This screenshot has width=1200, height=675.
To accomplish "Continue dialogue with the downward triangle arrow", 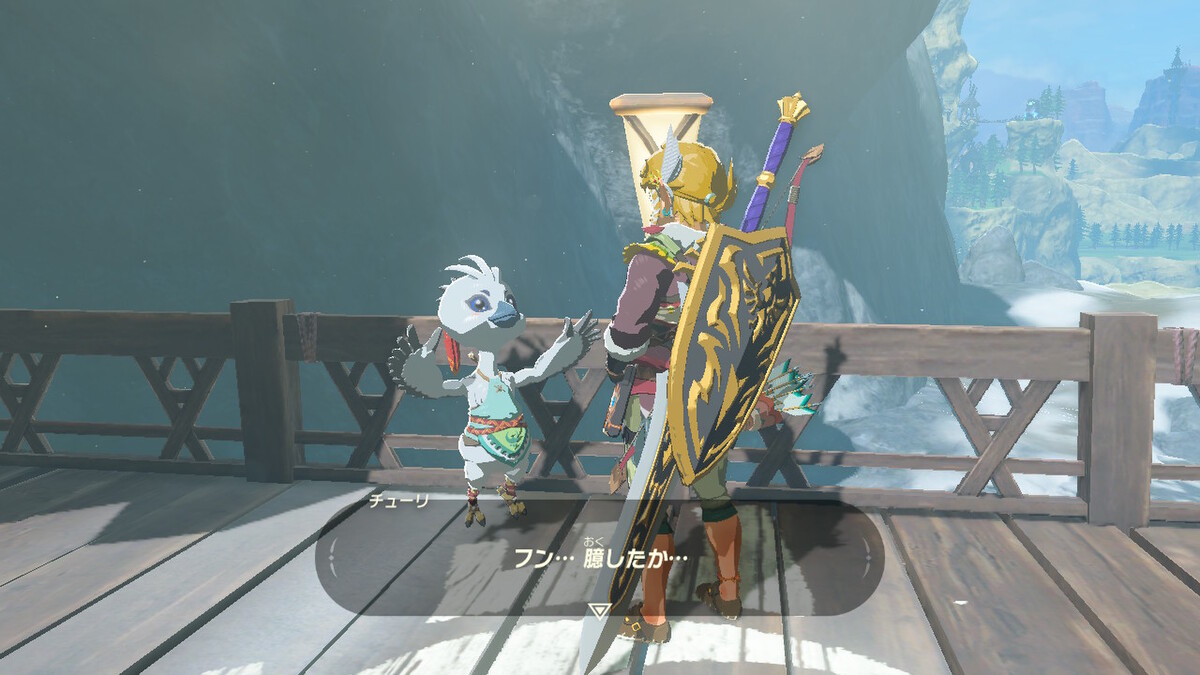I will (598, 610).
